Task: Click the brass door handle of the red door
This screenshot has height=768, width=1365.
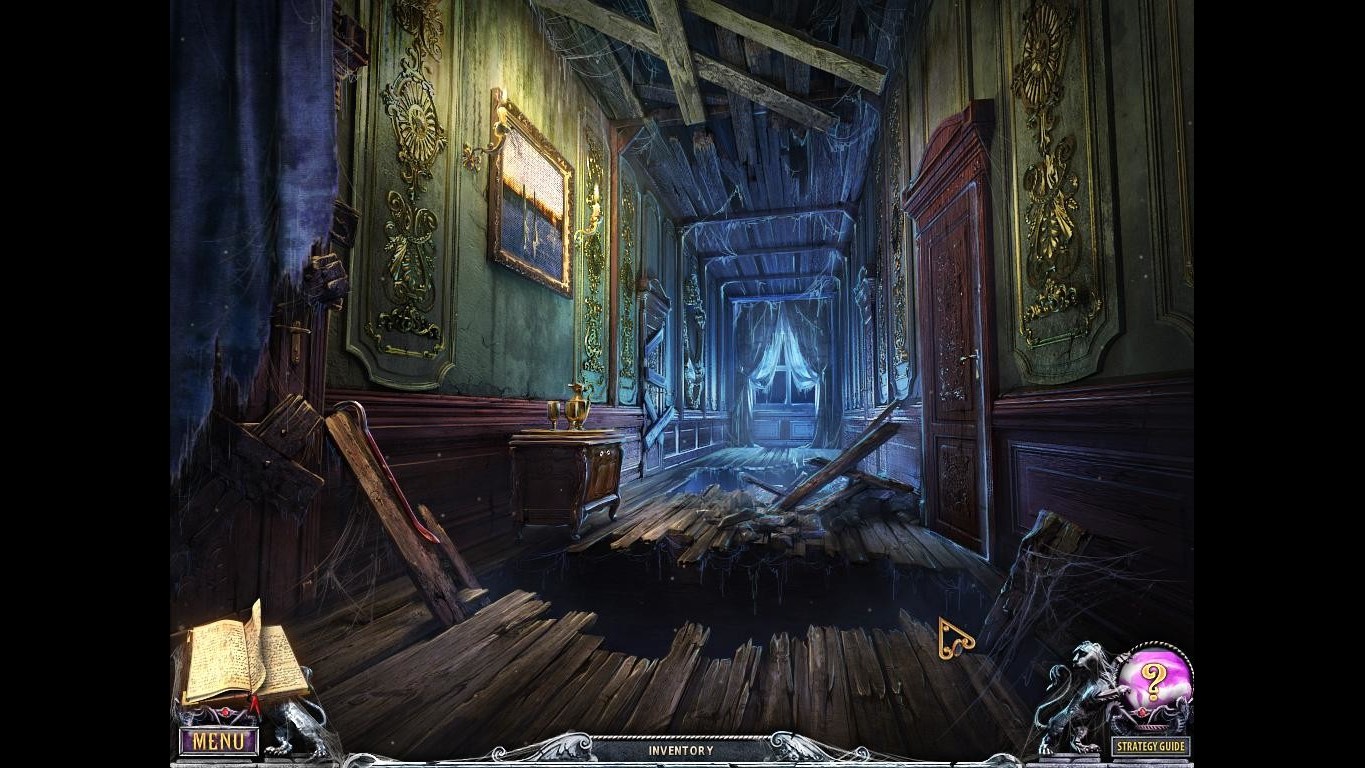Action: click(x=967, y=357)
